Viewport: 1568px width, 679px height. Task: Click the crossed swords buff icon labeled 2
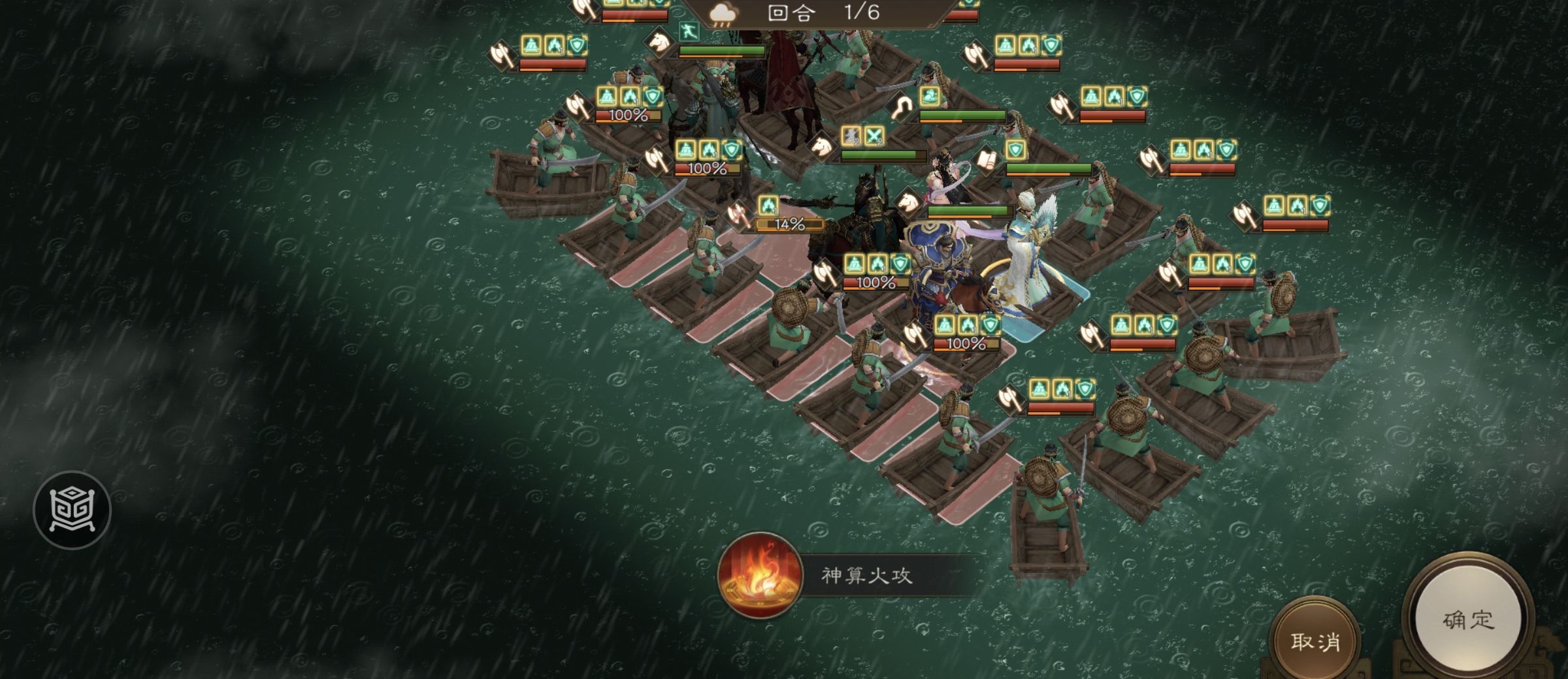point(874,137)
